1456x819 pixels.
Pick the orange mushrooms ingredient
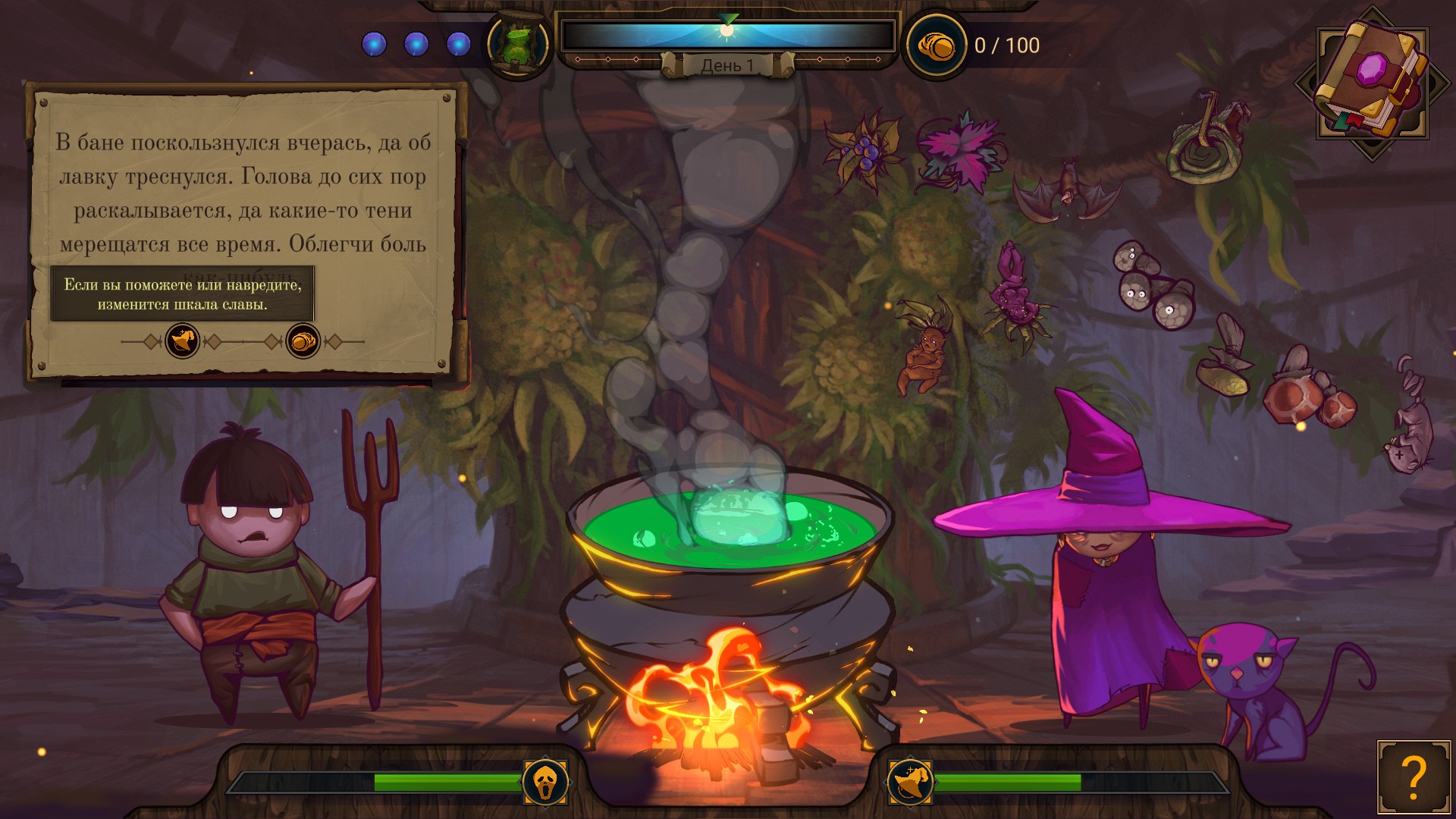pyautogui.click(x=1307, y=394)
